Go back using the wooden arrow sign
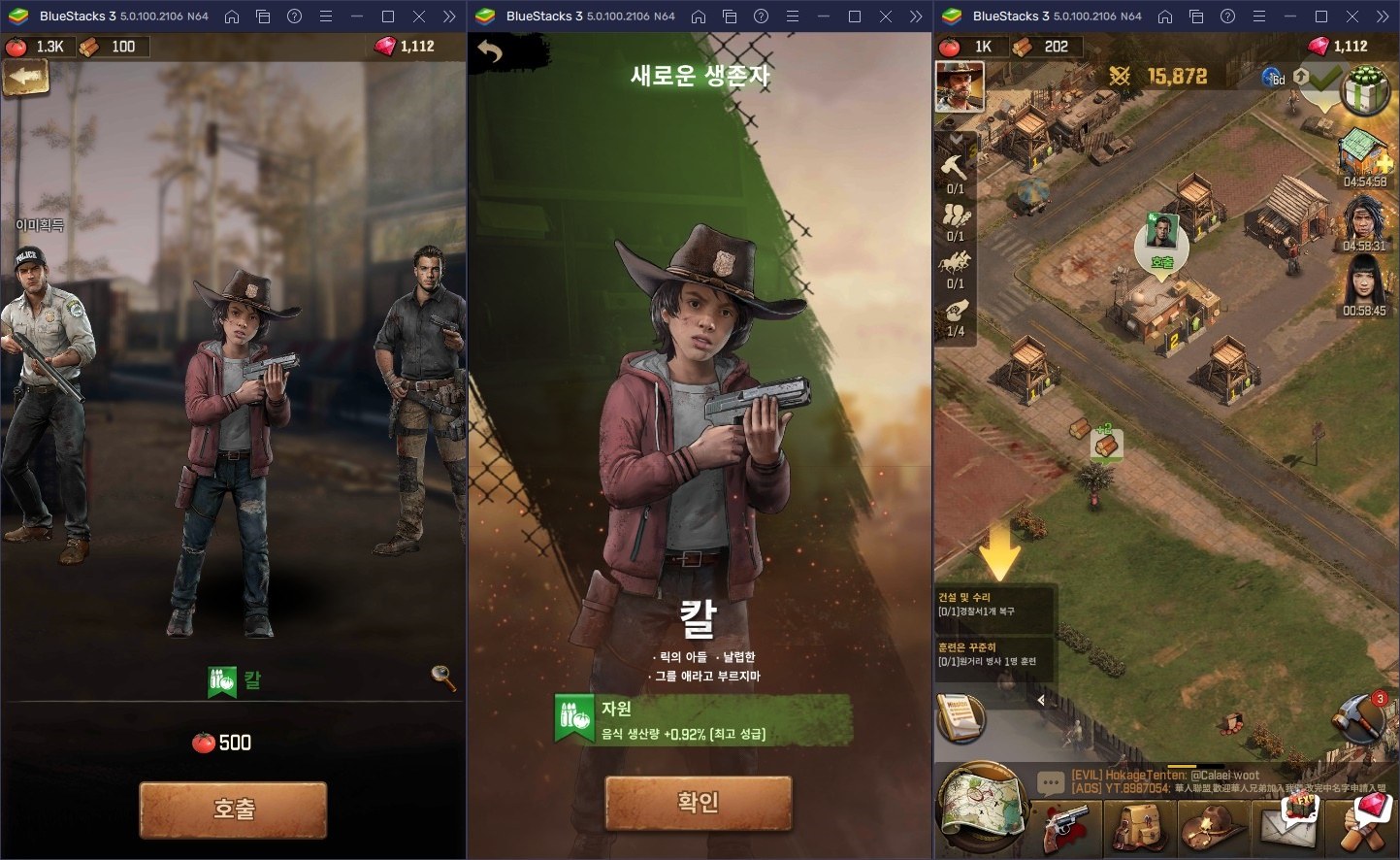The image size is (1400, 860). 26,79
